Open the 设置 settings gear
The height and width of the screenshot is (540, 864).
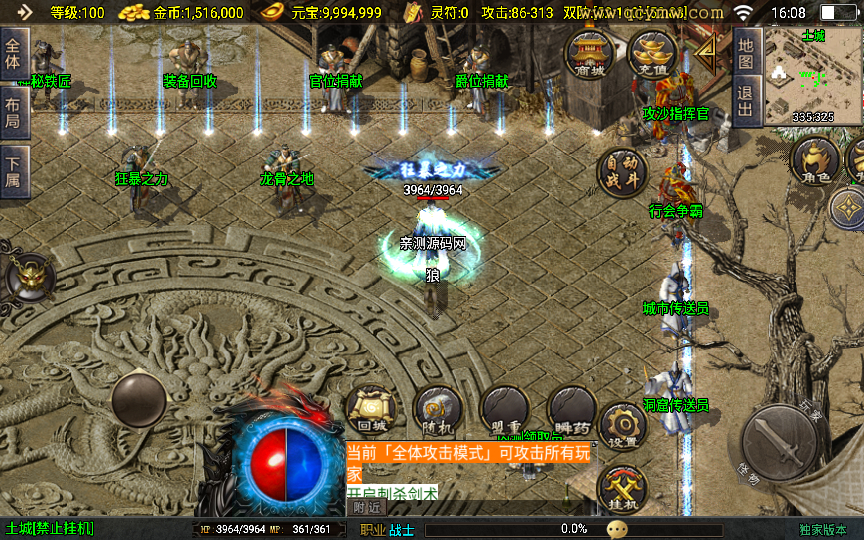(x=623, y=427)
